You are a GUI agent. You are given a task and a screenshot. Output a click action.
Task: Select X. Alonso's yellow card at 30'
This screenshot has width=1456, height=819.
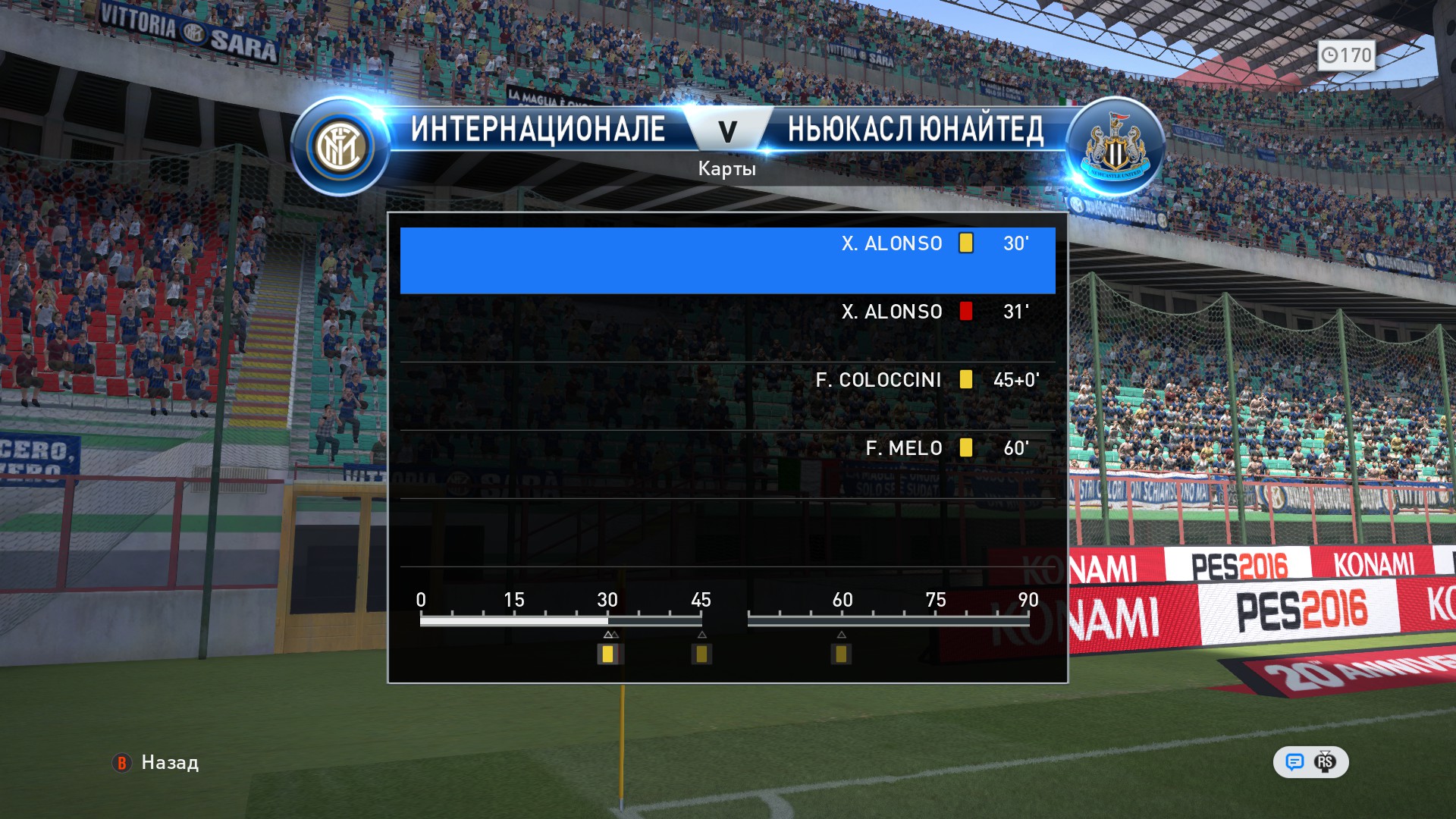pyautogui.click(x=726, y=259)
